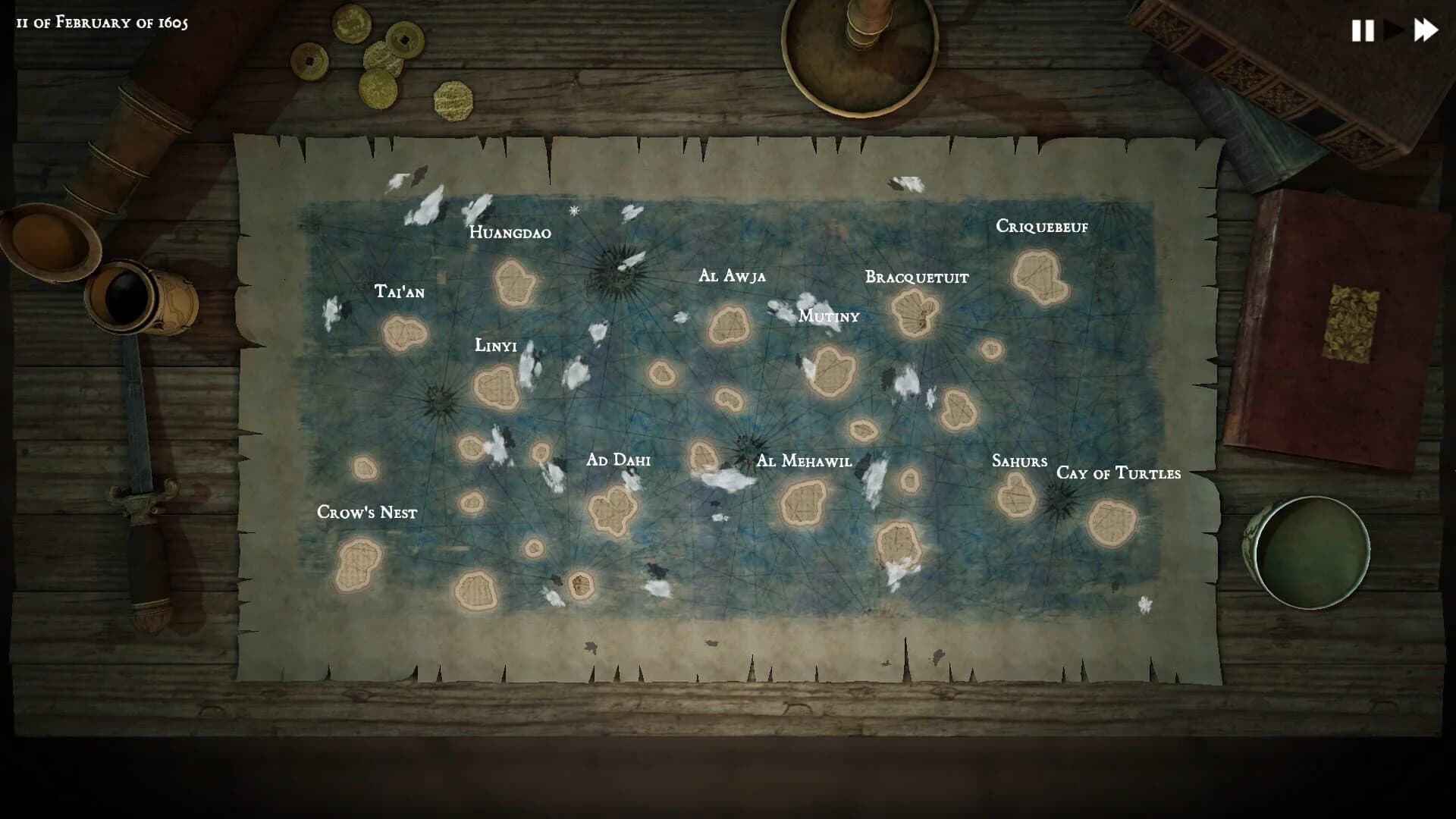Select Bracquetuit island
Image resolution: width=1456 pixels, height=819 pixels.
[914, 311]
